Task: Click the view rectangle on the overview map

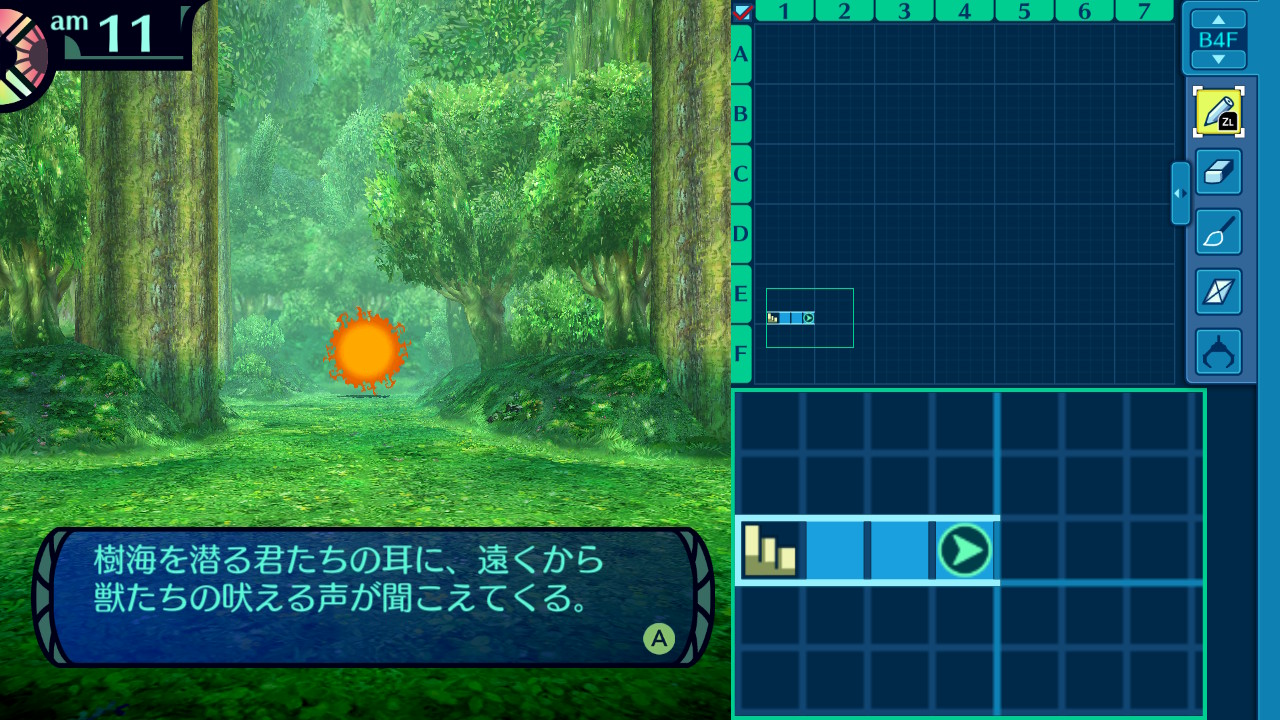Action: click(x=809, y=318)
